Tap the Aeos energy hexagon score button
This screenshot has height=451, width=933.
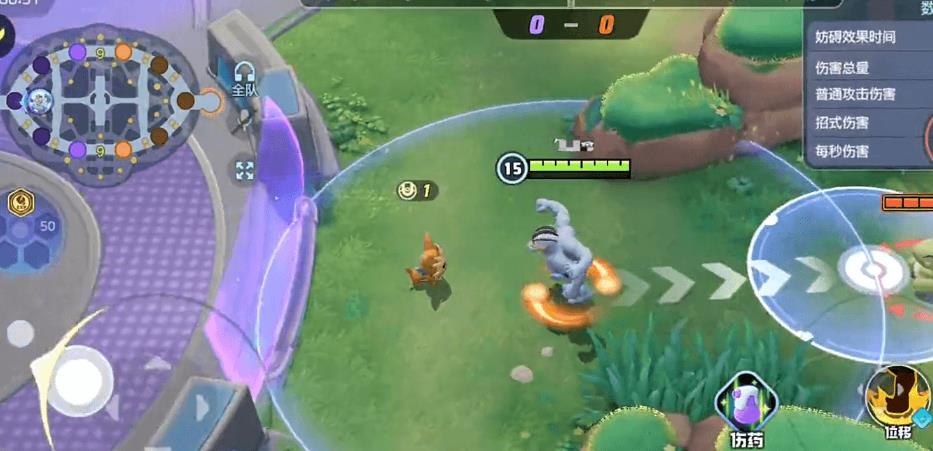click(x=28, y=235)
